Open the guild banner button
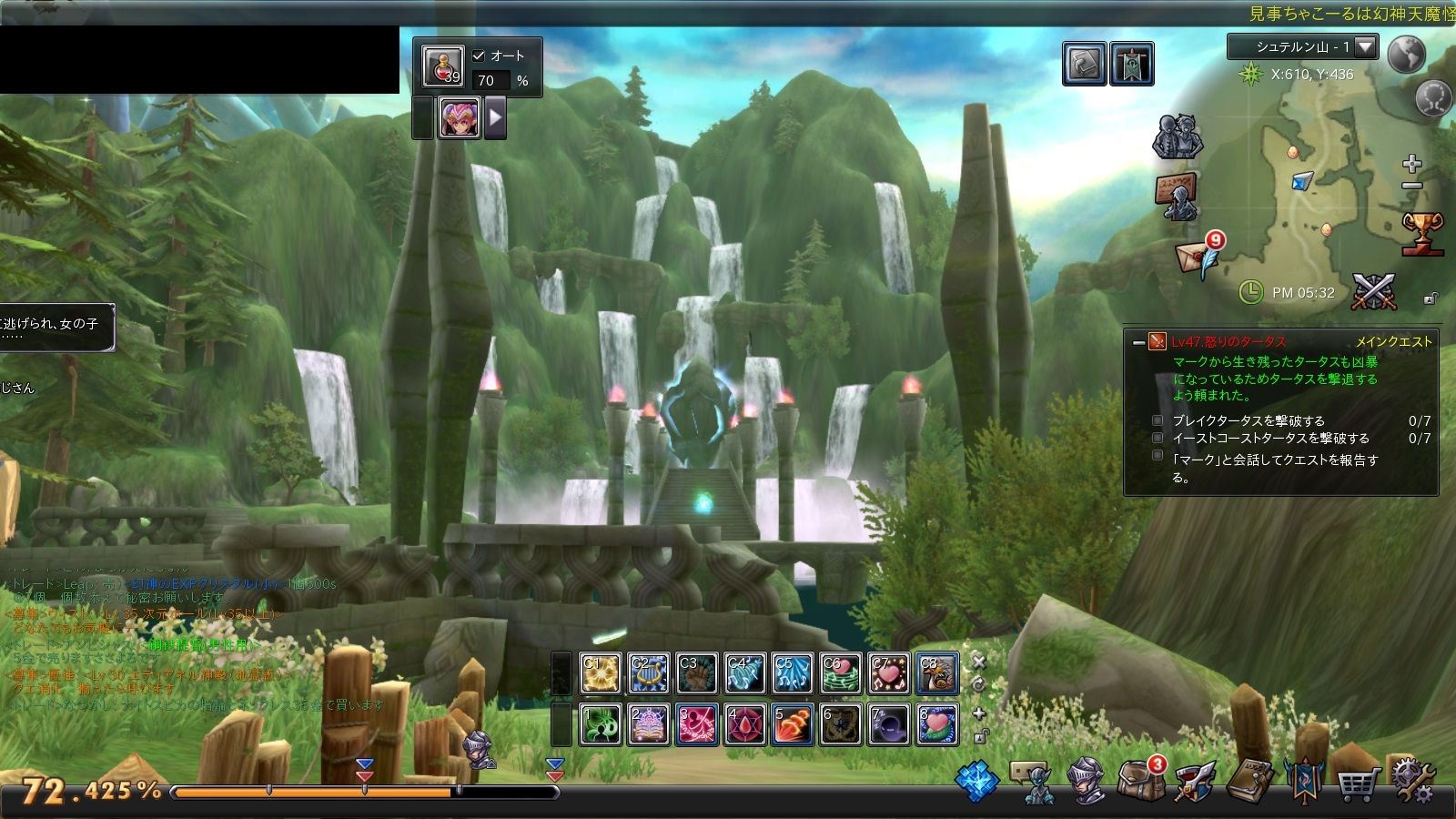 click(x=1132, y=65)
